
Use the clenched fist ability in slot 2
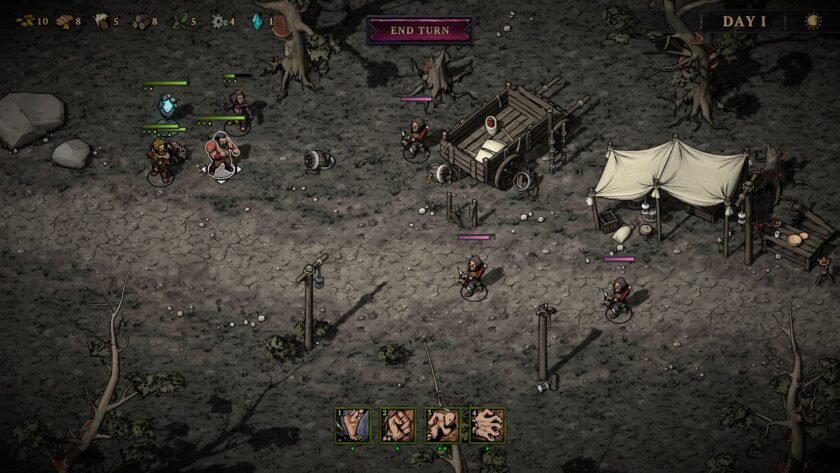click(x=397, y=425)
